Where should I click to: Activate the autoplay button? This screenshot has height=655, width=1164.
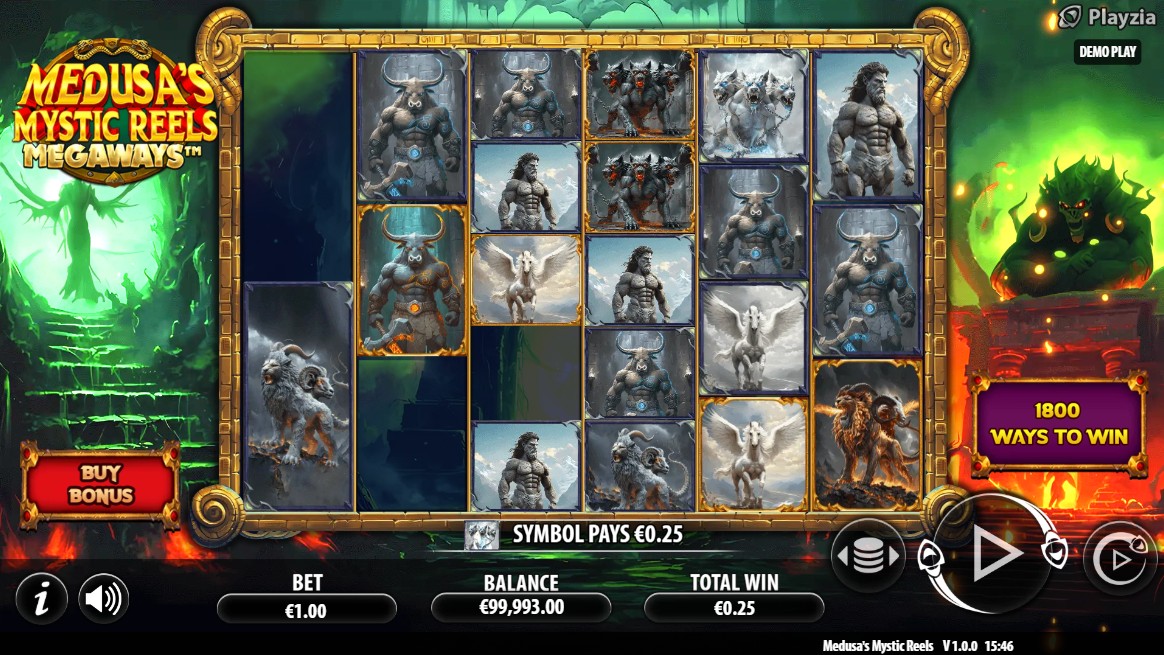(x=1120, y=559)
